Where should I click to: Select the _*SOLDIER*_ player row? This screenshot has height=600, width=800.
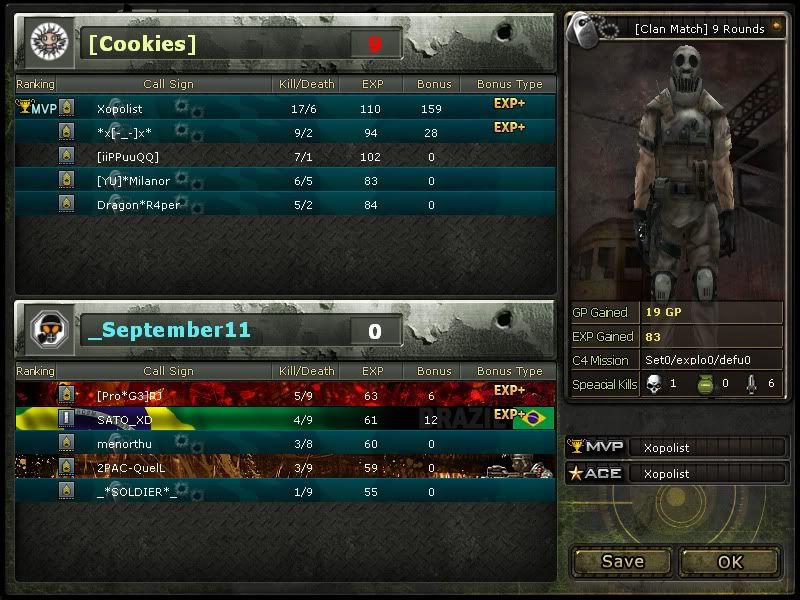(286, 491)
